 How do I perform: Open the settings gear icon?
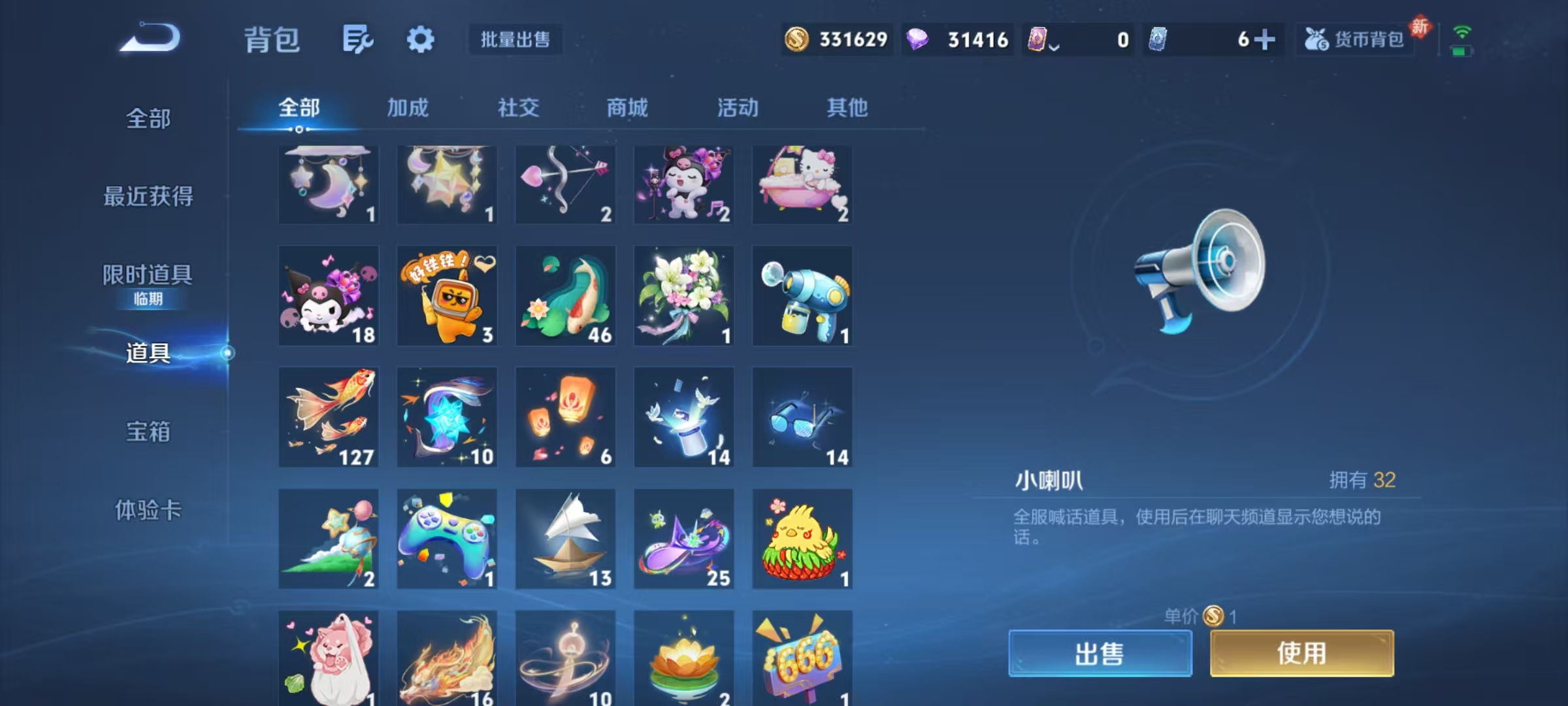(420, 39)
